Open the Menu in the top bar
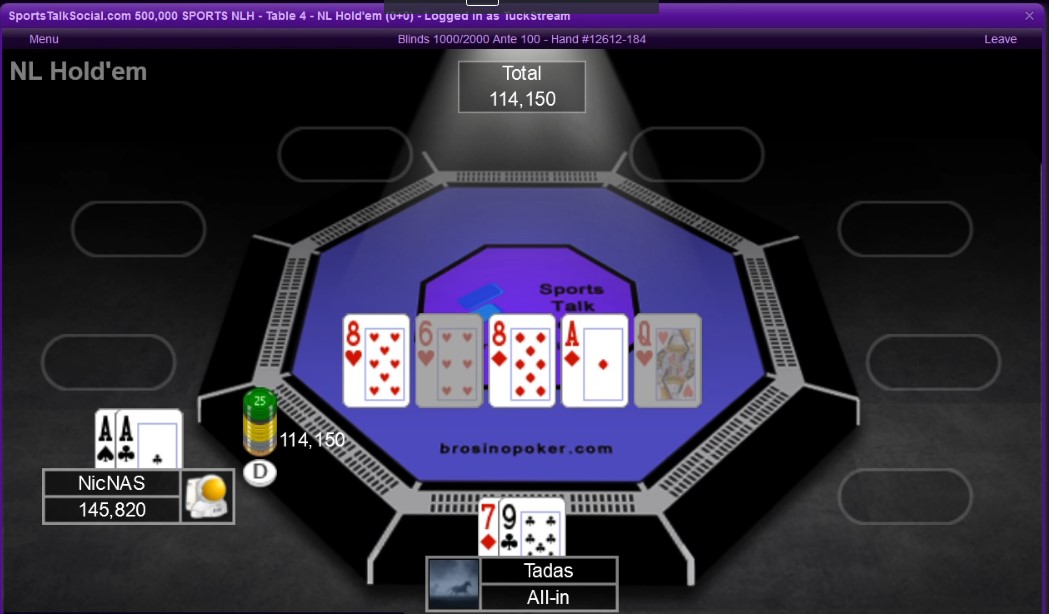The width and height of the screenshot is (1049, 614). click(x=44, y=39)
